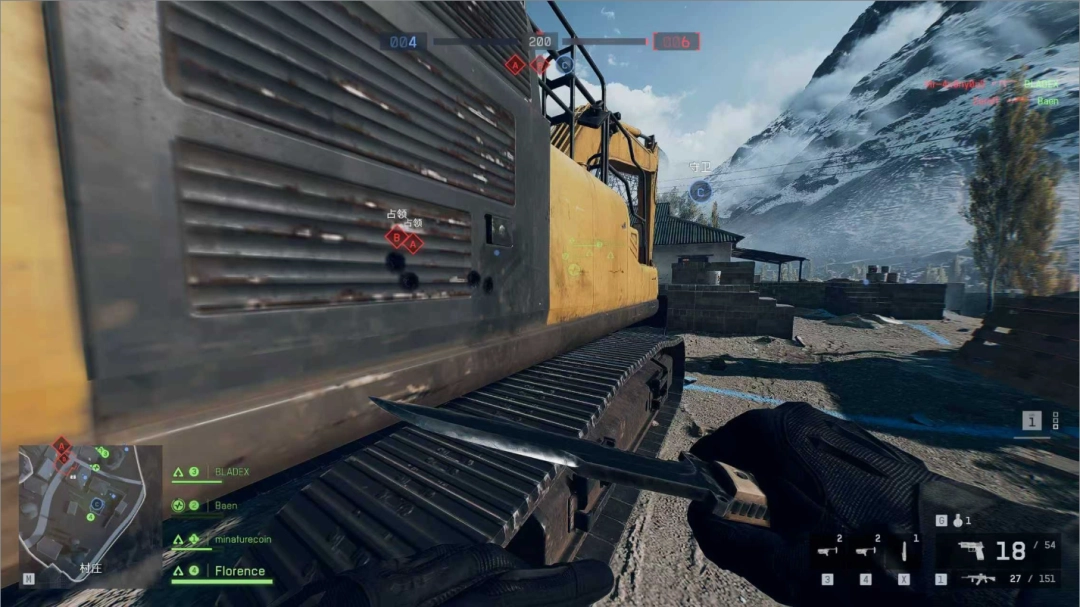Click objective B in the top capture bar

click(x=540, y=65)
